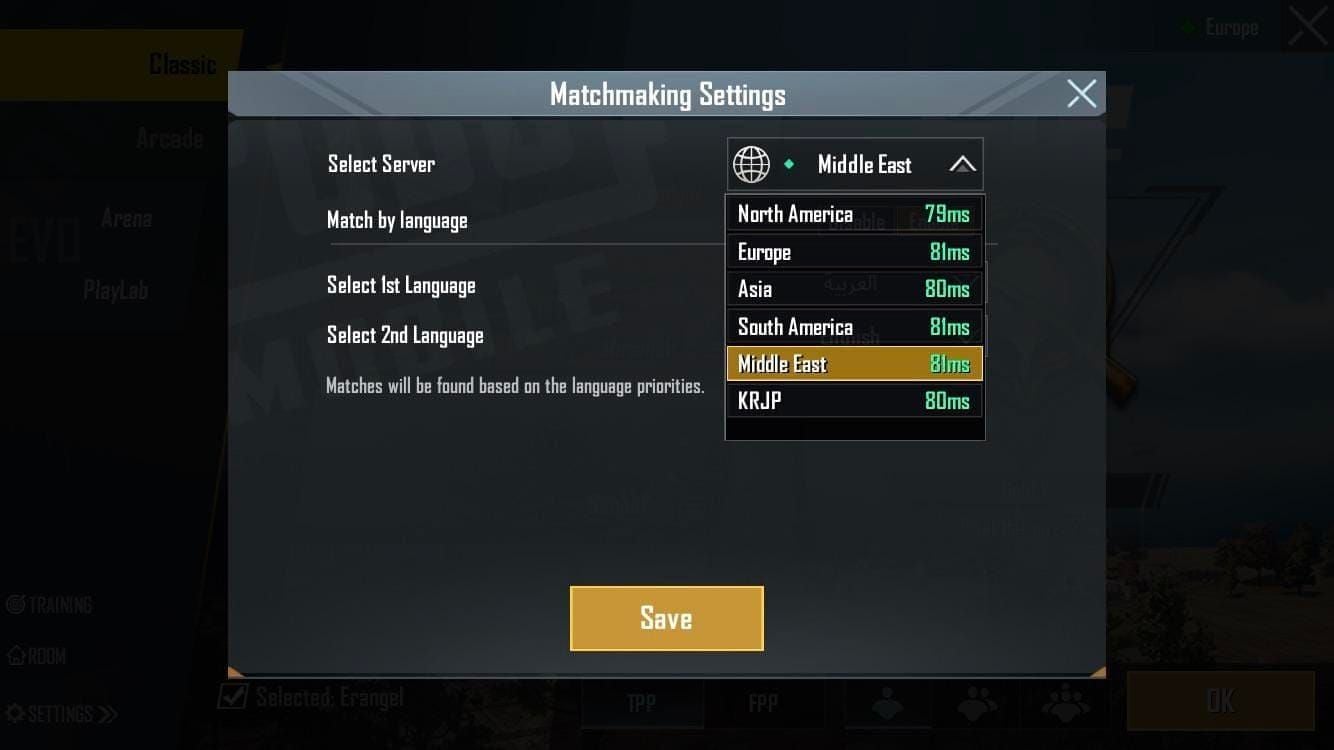Viewport: 1334px width, 750px height.
Task: Enable Match by language
Action: tap(942, 221)
